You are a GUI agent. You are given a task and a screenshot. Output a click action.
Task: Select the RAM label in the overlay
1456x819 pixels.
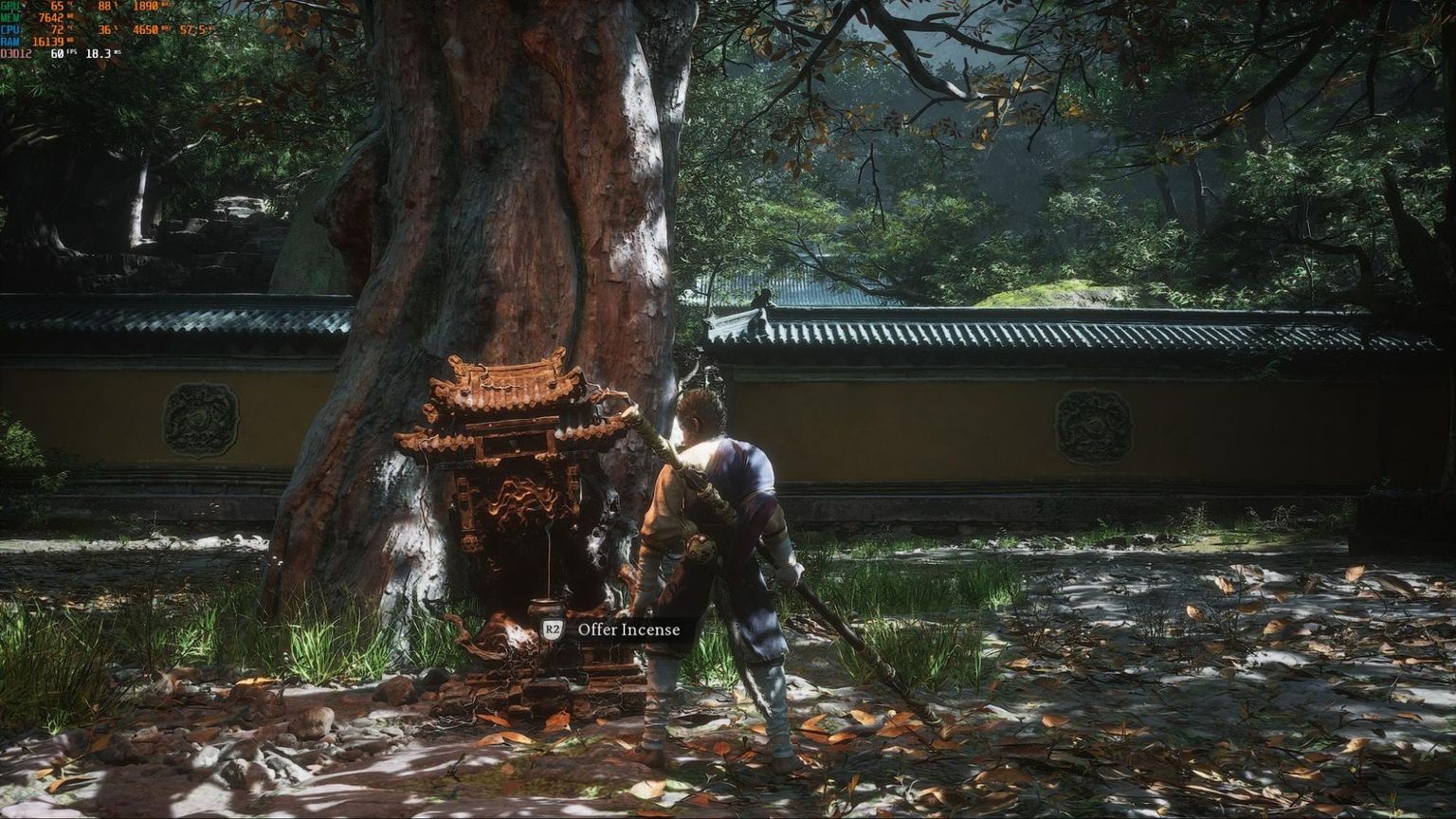click(x=10, y=41)
